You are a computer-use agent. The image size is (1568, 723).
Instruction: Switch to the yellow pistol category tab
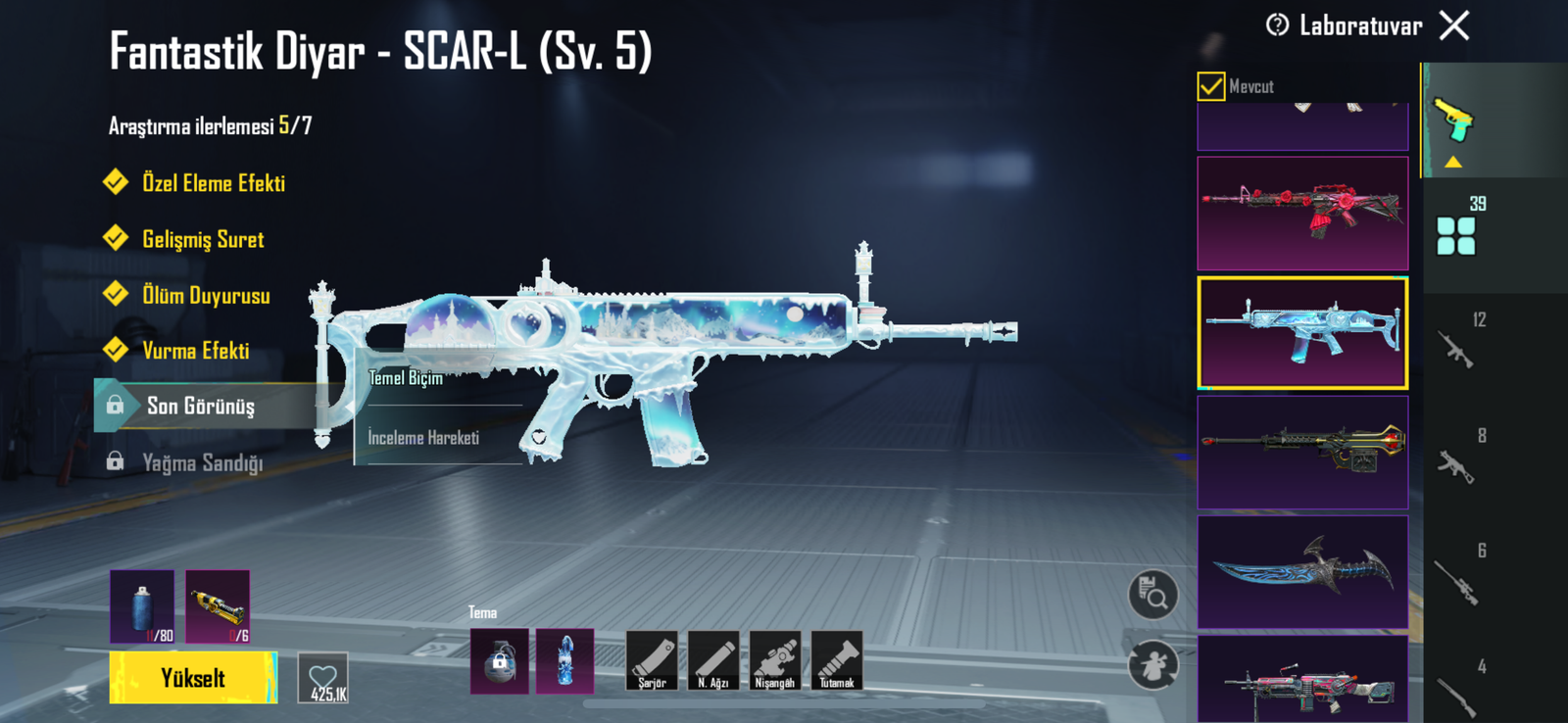[1454, 120]
